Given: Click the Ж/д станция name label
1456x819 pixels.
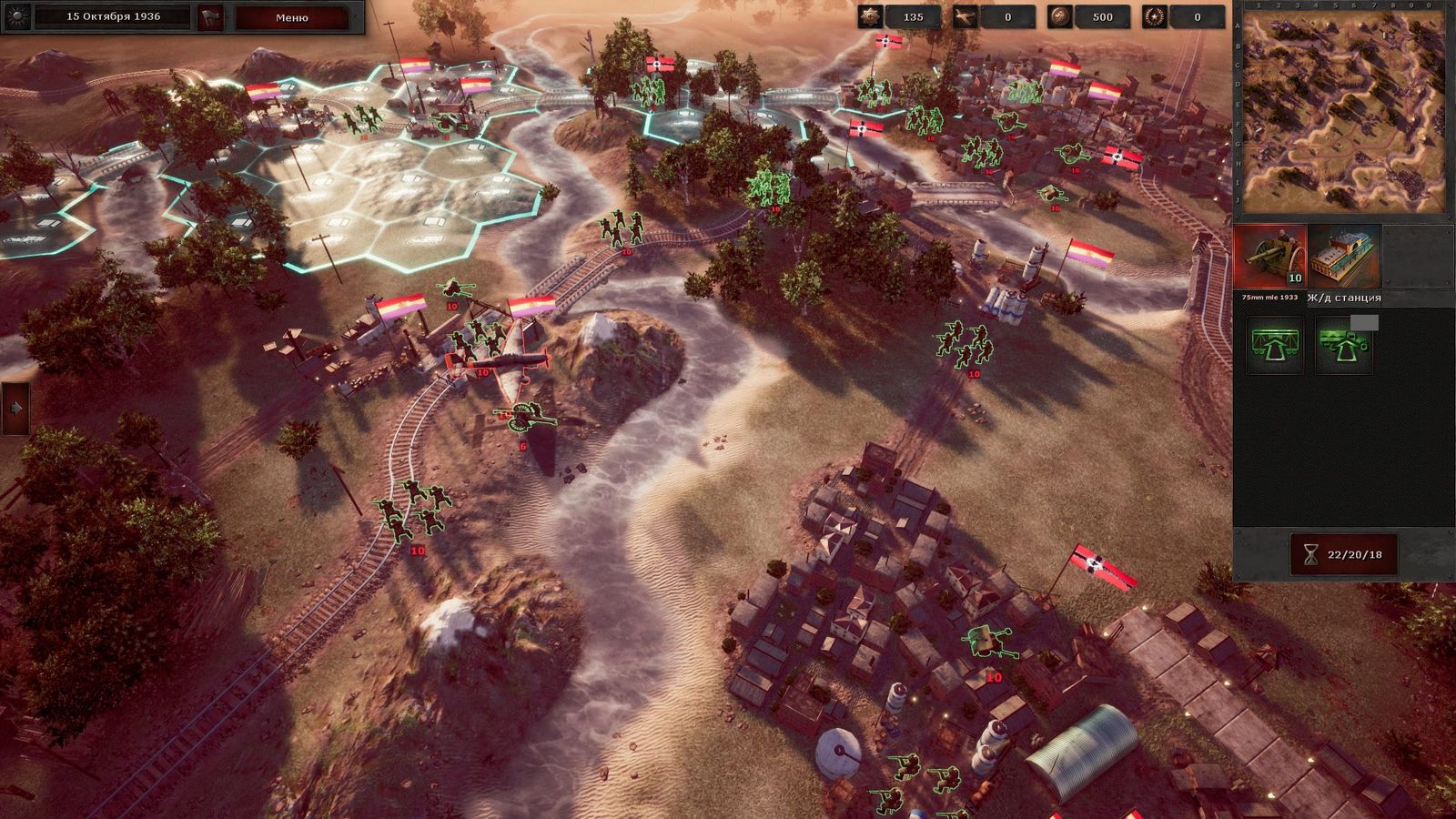Looking at the screenshot, I should (x=1343, y=297).
